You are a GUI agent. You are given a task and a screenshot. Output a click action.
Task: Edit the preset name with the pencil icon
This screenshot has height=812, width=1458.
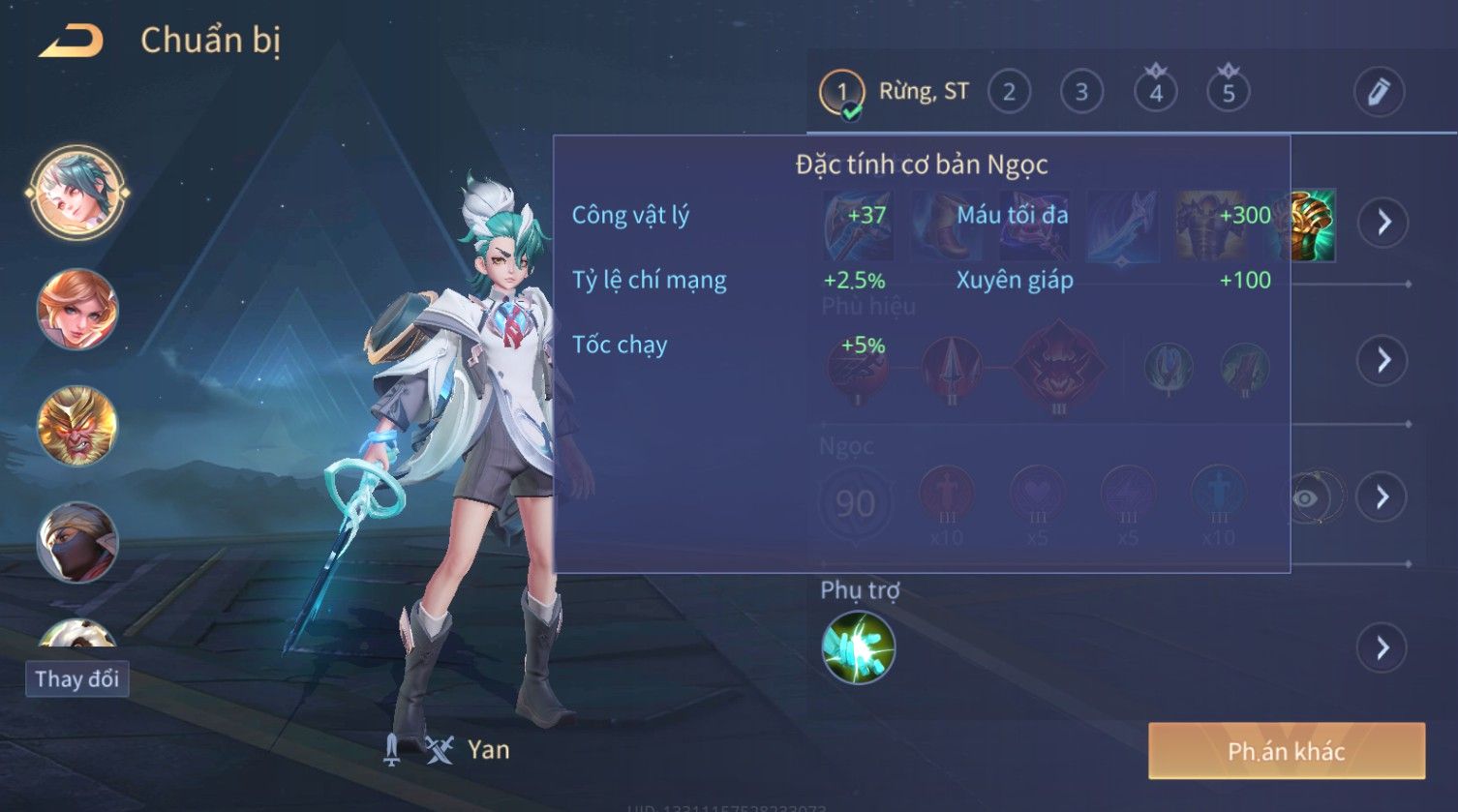[x=1378, y=93]
